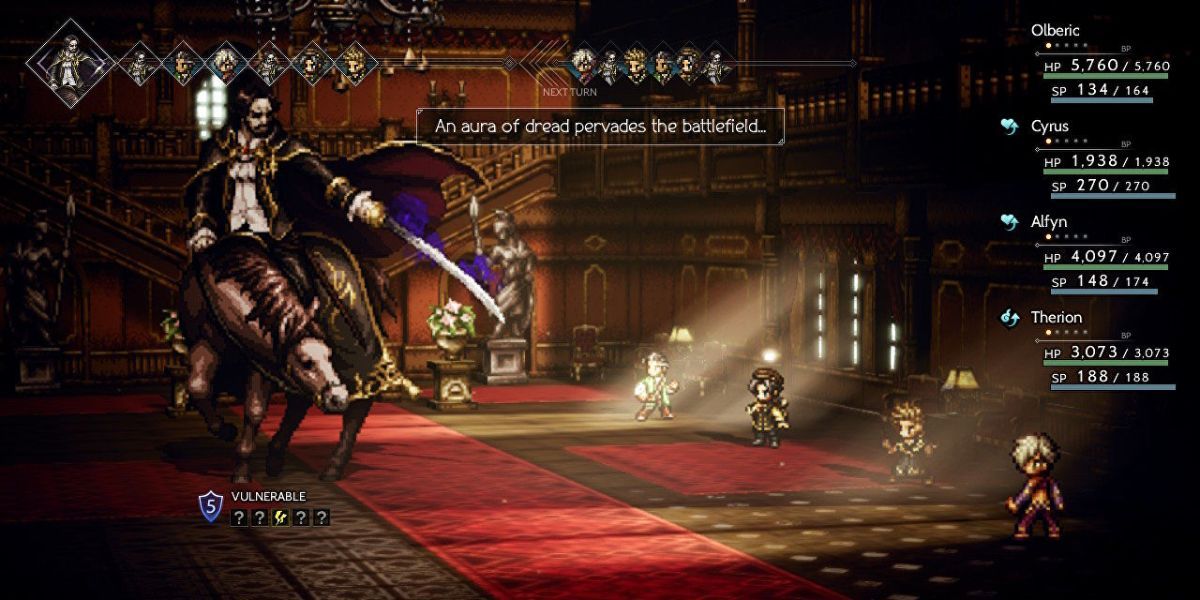Click the blue shield counter badge
1200x600 pixels.
point(210,507)
